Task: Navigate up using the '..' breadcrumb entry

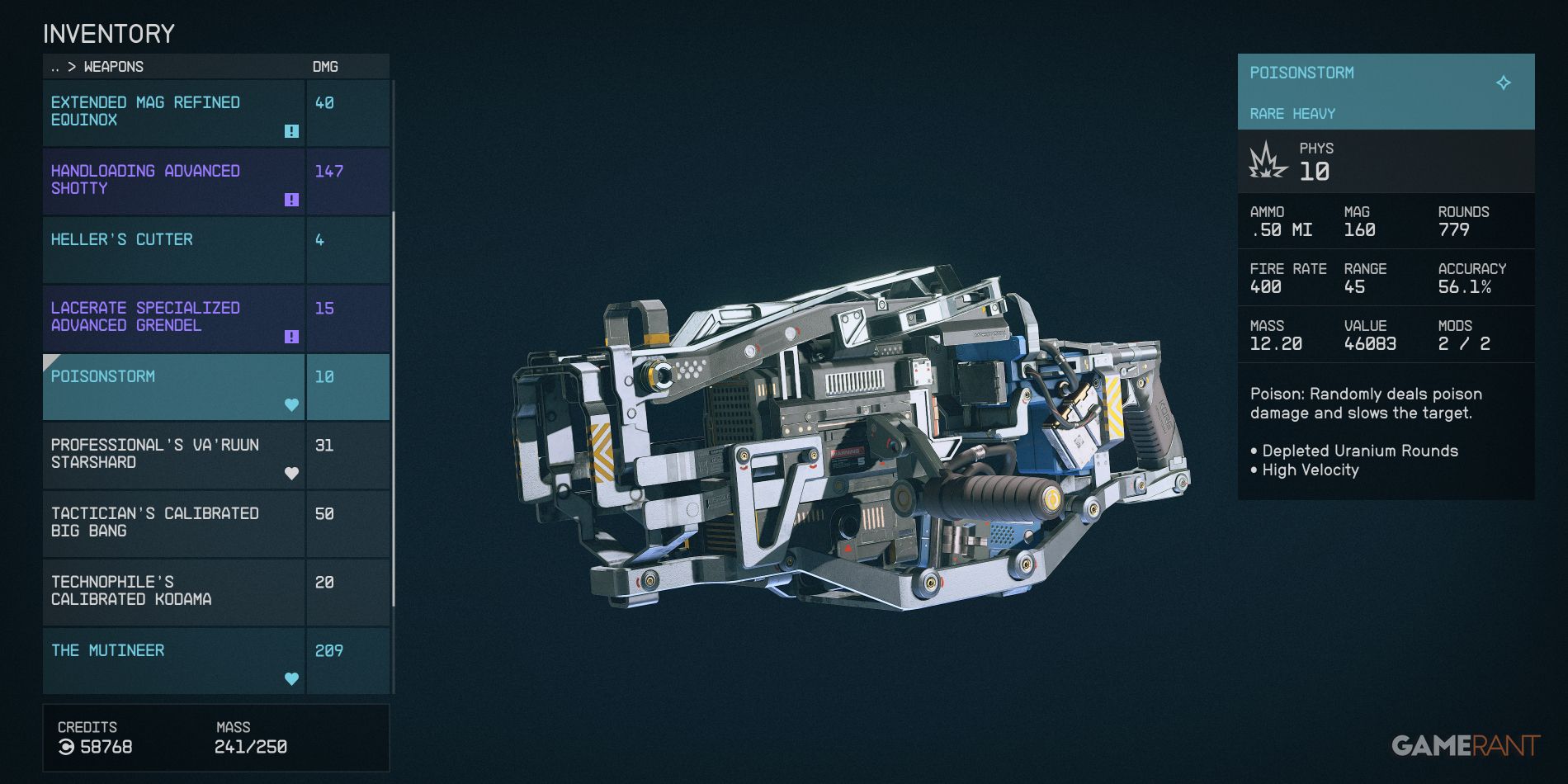Action: tap(54, 67)
